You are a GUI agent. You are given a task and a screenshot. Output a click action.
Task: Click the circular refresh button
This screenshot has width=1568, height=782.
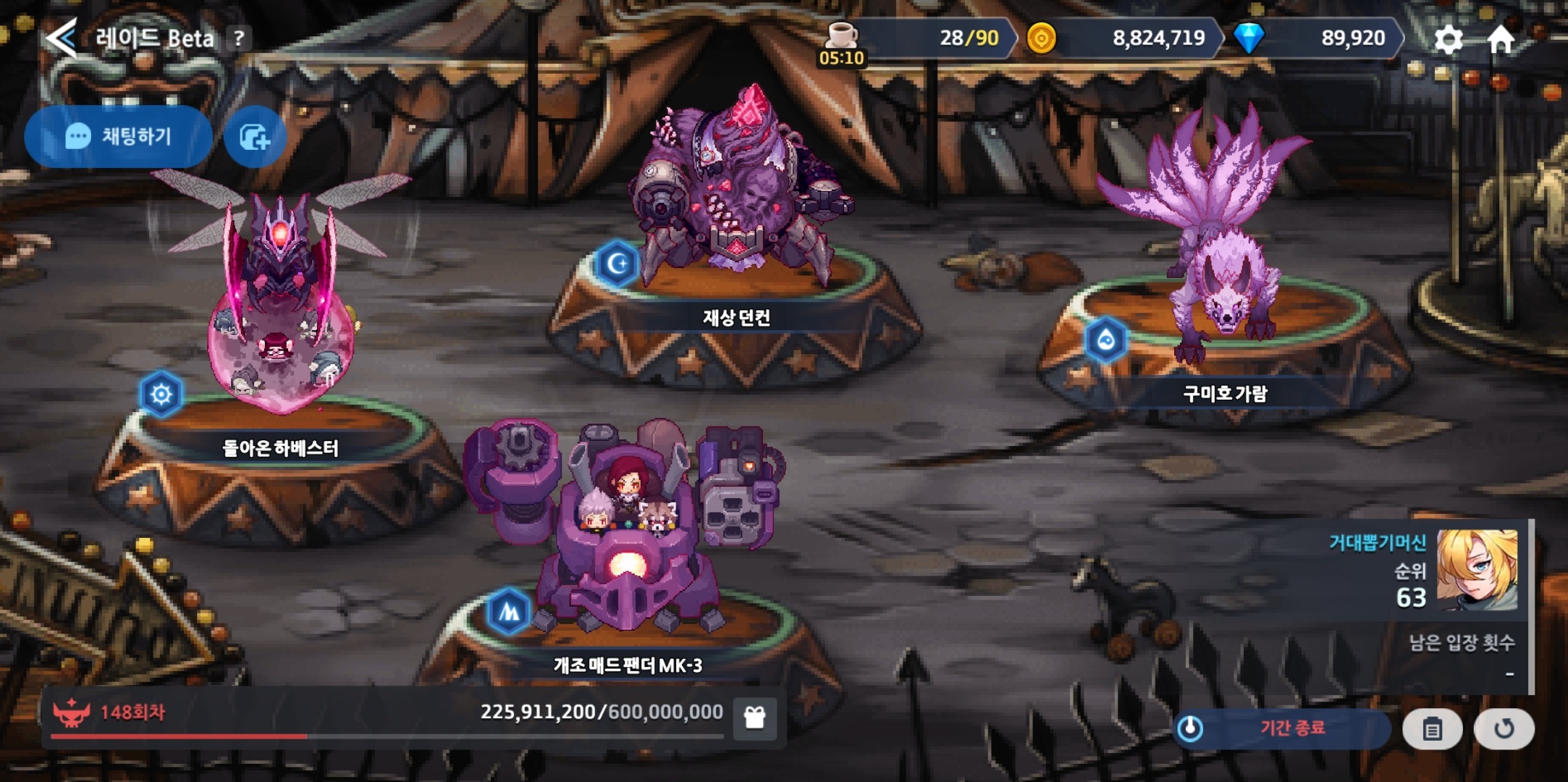(x=1504, y=728)
